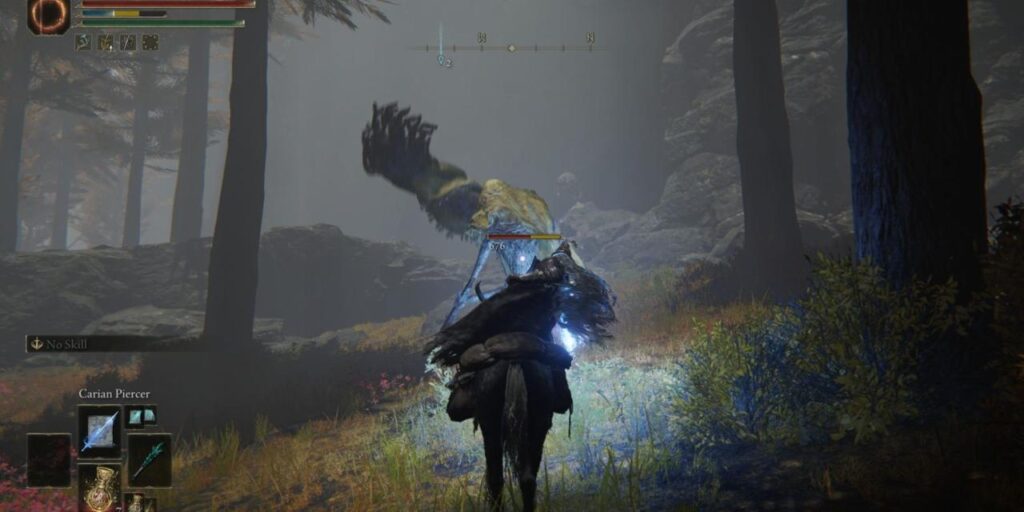This screenshot has width=1024, height=512.
Task: Click the No Skill label
Action: [x=68, y=343]
